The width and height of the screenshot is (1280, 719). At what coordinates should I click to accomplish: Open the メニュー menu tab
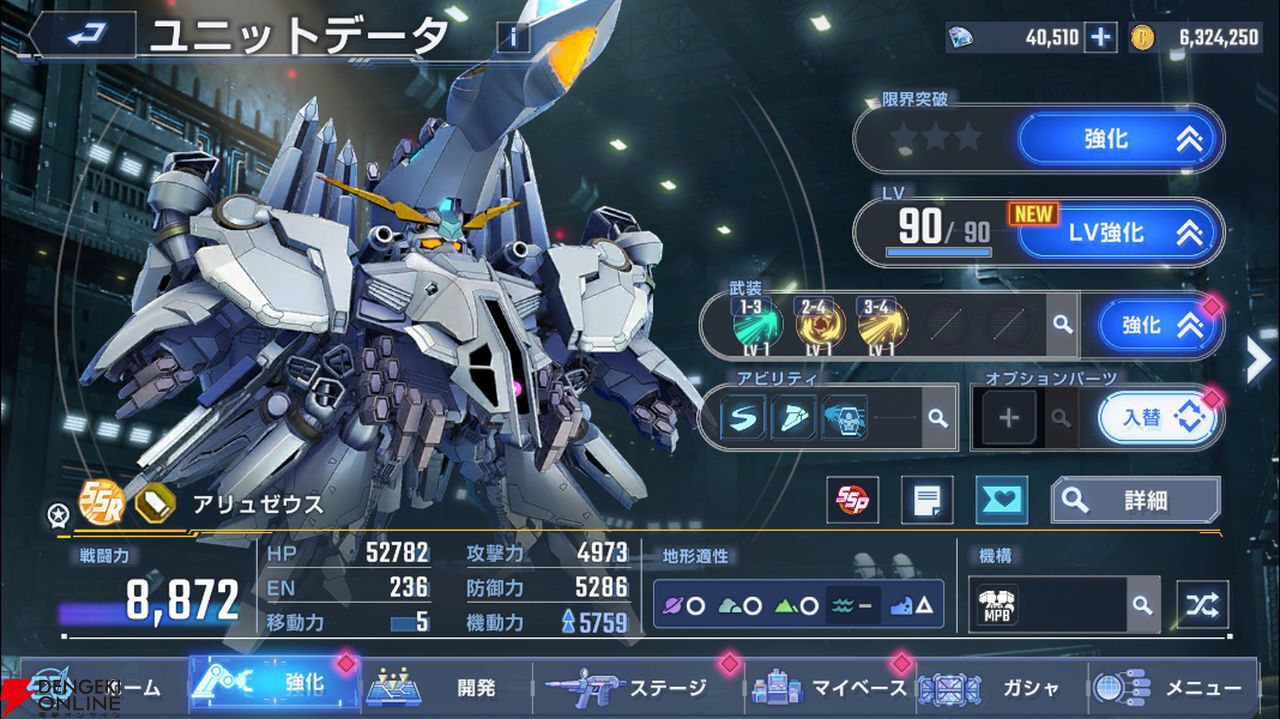1170,688
